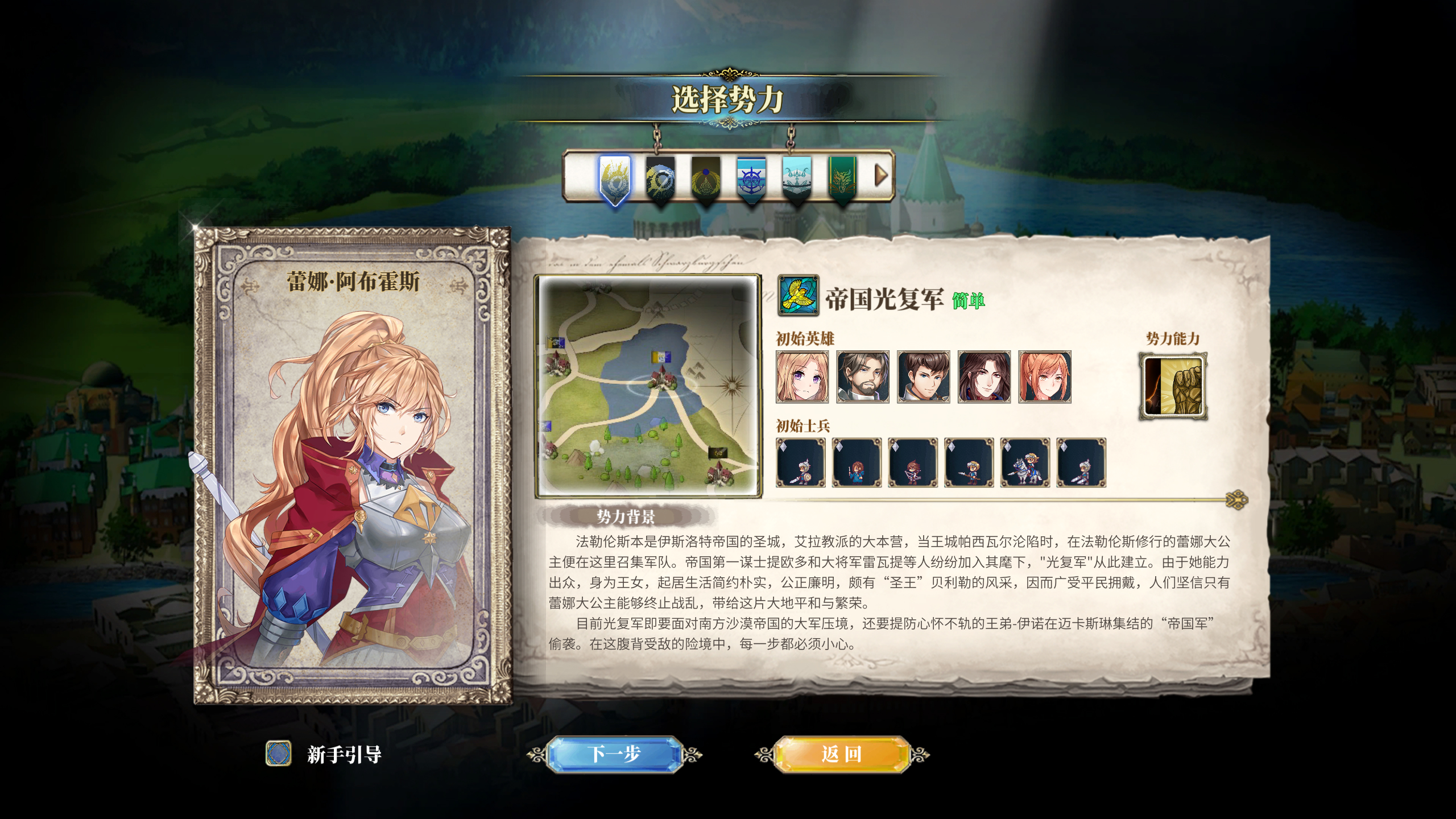View the long dark-haired red-eyed hero portrait
Image resolution: width=1456 pixels, height=819 pixels.
(984, 377)
